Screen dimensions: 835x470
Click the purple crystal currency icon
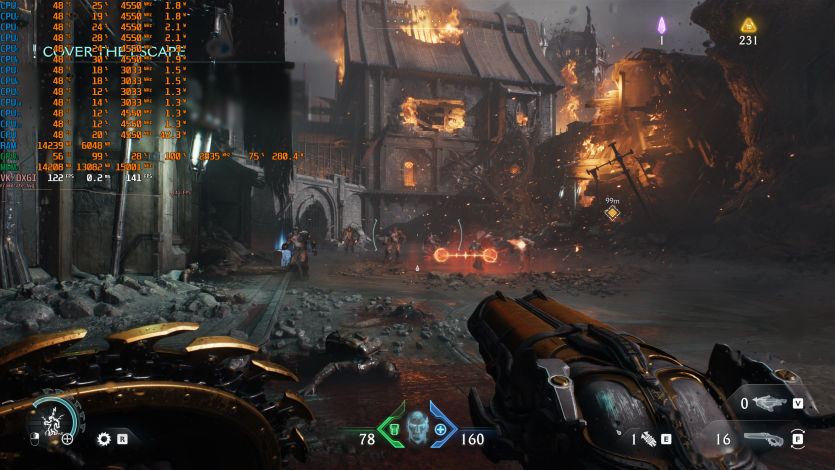click(661, 25)
